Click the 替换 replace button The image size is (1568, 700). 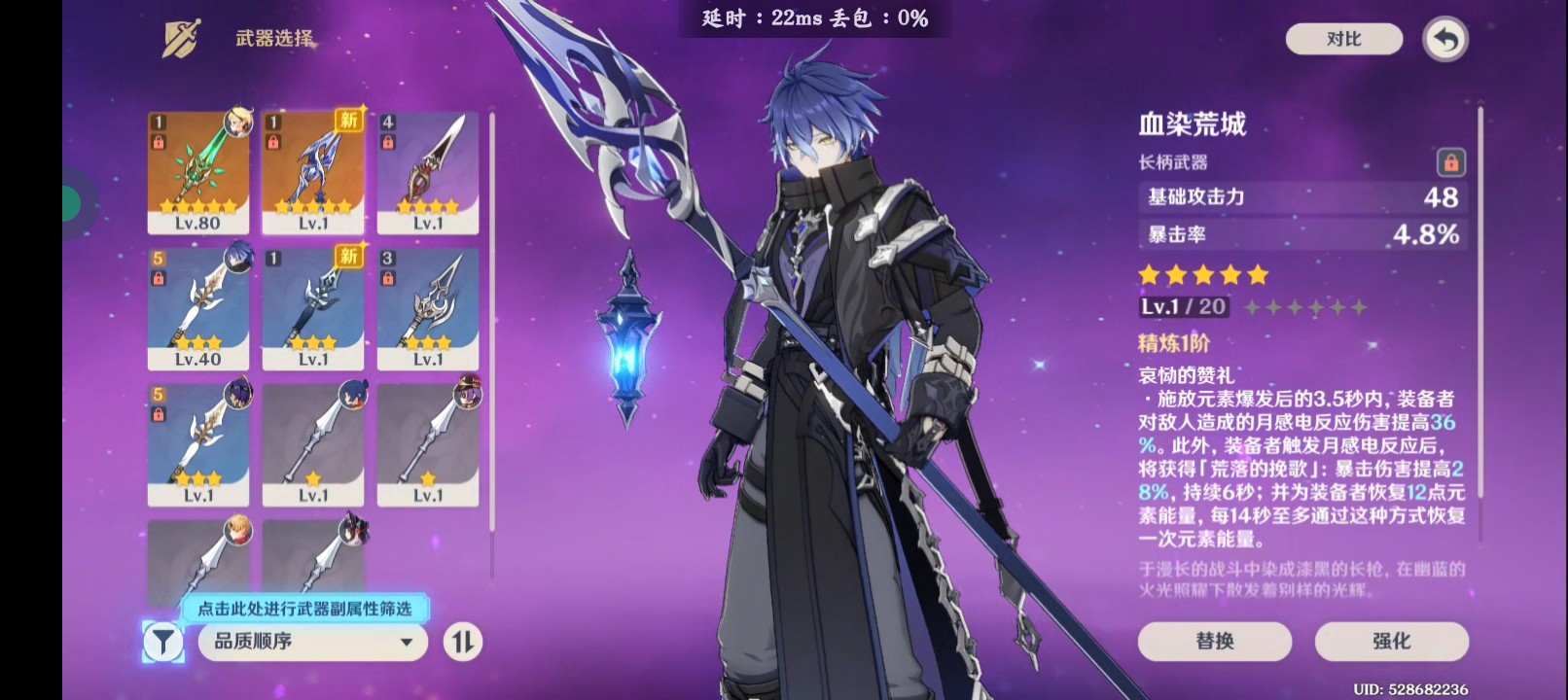[1215, 641]
